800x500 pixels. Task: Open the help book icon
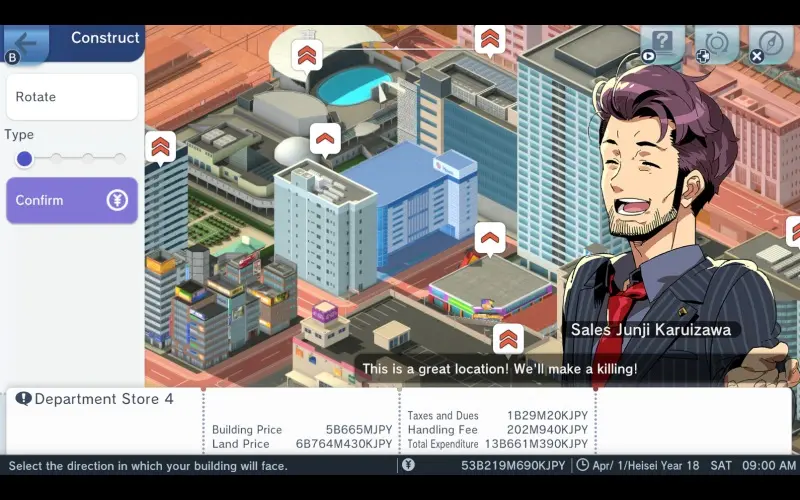point(662,43)
